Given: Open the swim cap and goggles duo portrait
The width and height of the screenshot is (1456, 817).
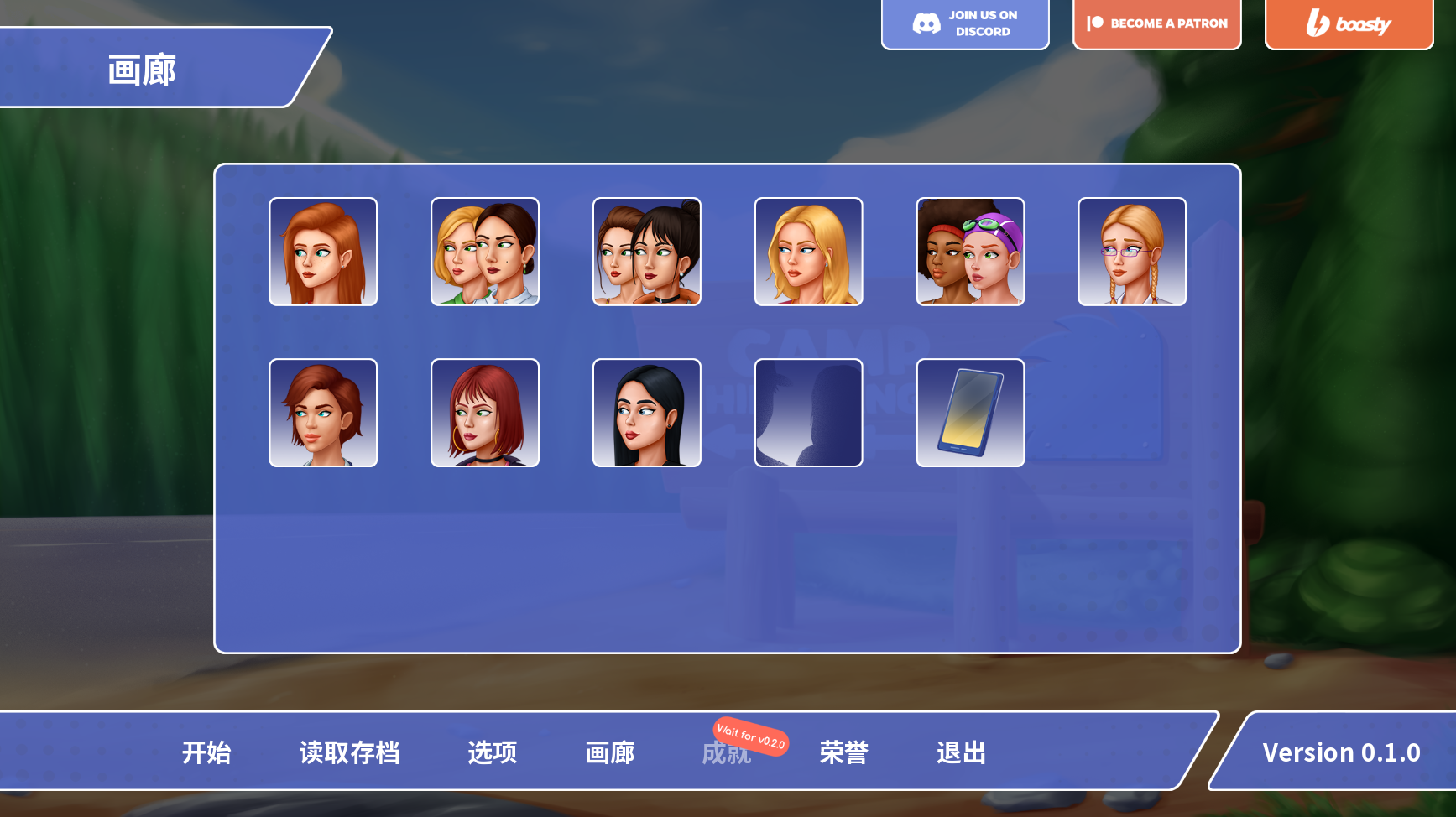Looking at the screenshot, I should point(970,252).
